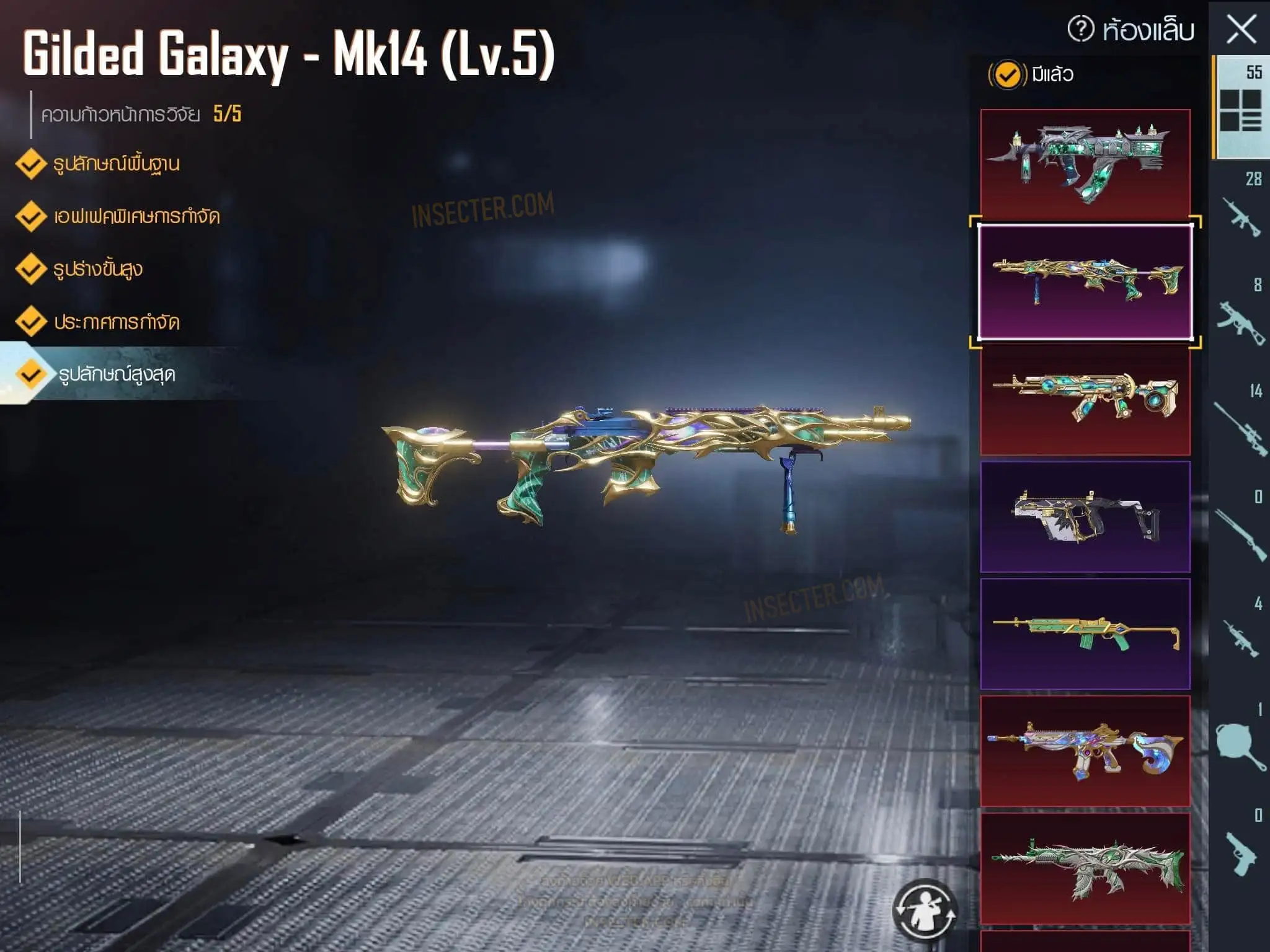
Task: Select the iridescent gold drum-mag gun skin
Action: click(1085, 751)
